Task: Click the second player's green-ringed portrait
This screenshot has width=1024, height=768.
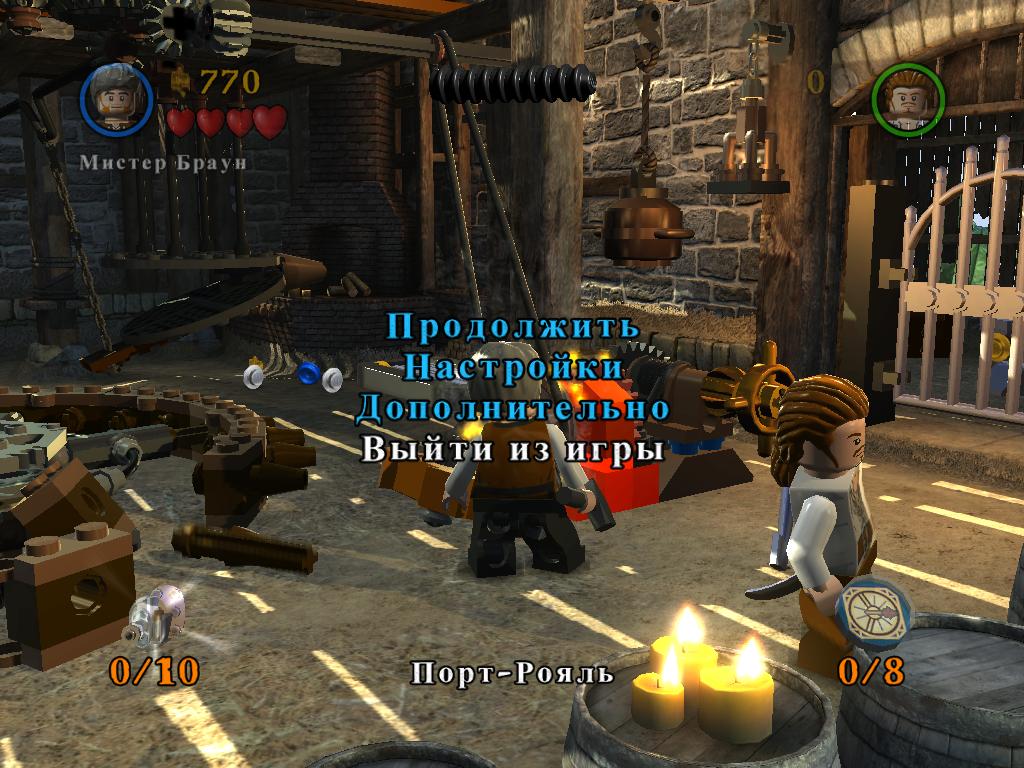Action: (909, 98)
